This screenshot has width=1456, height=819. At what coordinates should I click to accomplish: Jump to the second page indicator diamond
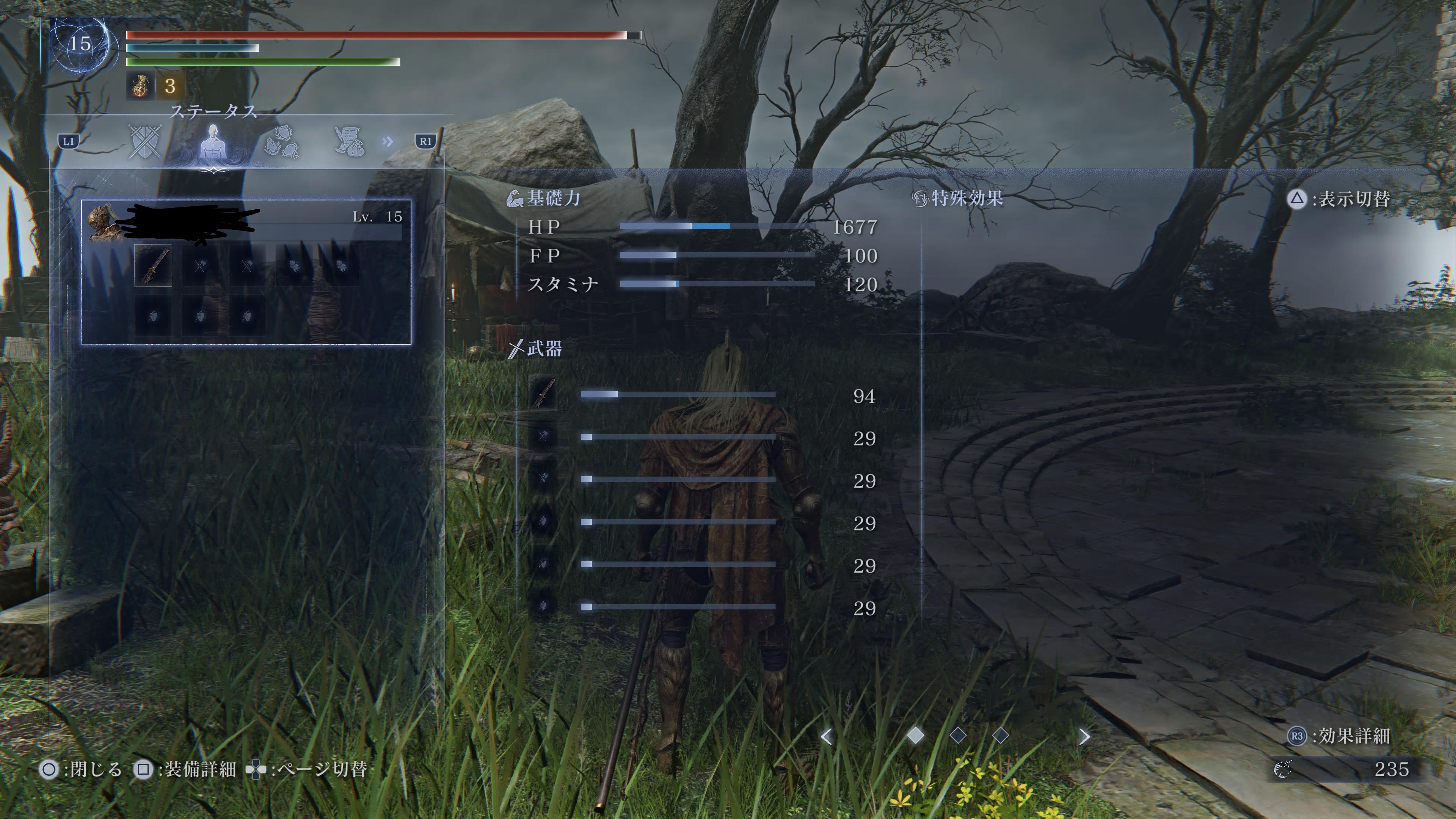pos(958,735)
